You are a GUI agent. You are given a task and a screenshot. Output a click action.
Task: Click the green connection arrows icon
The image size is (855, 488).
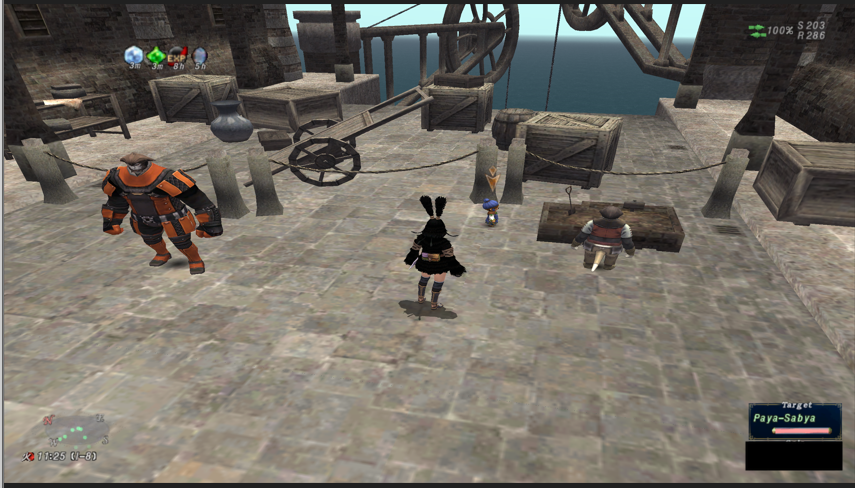click(756, 31)
